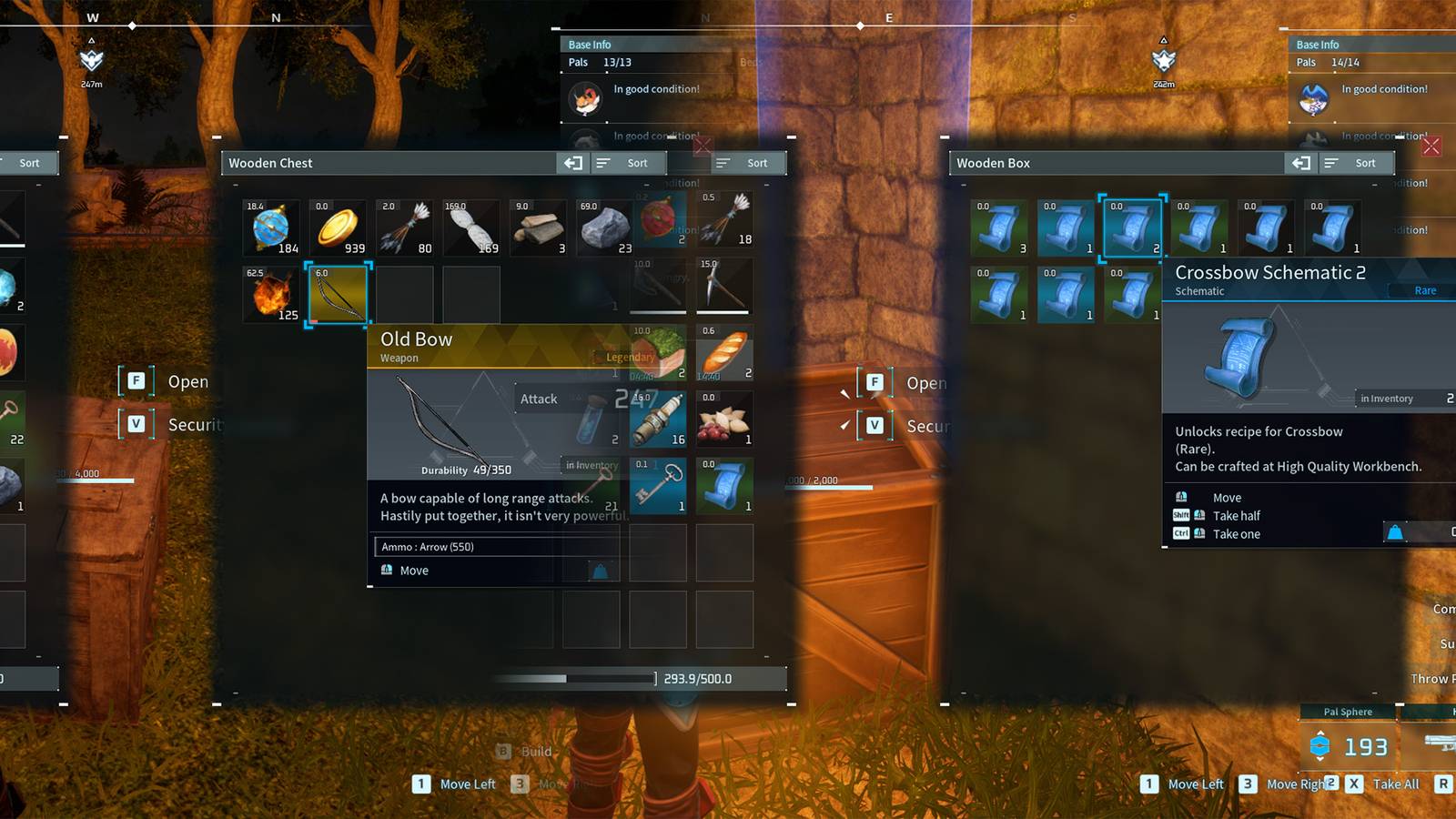Select the Arrow stack of 80

click(405, 227)
